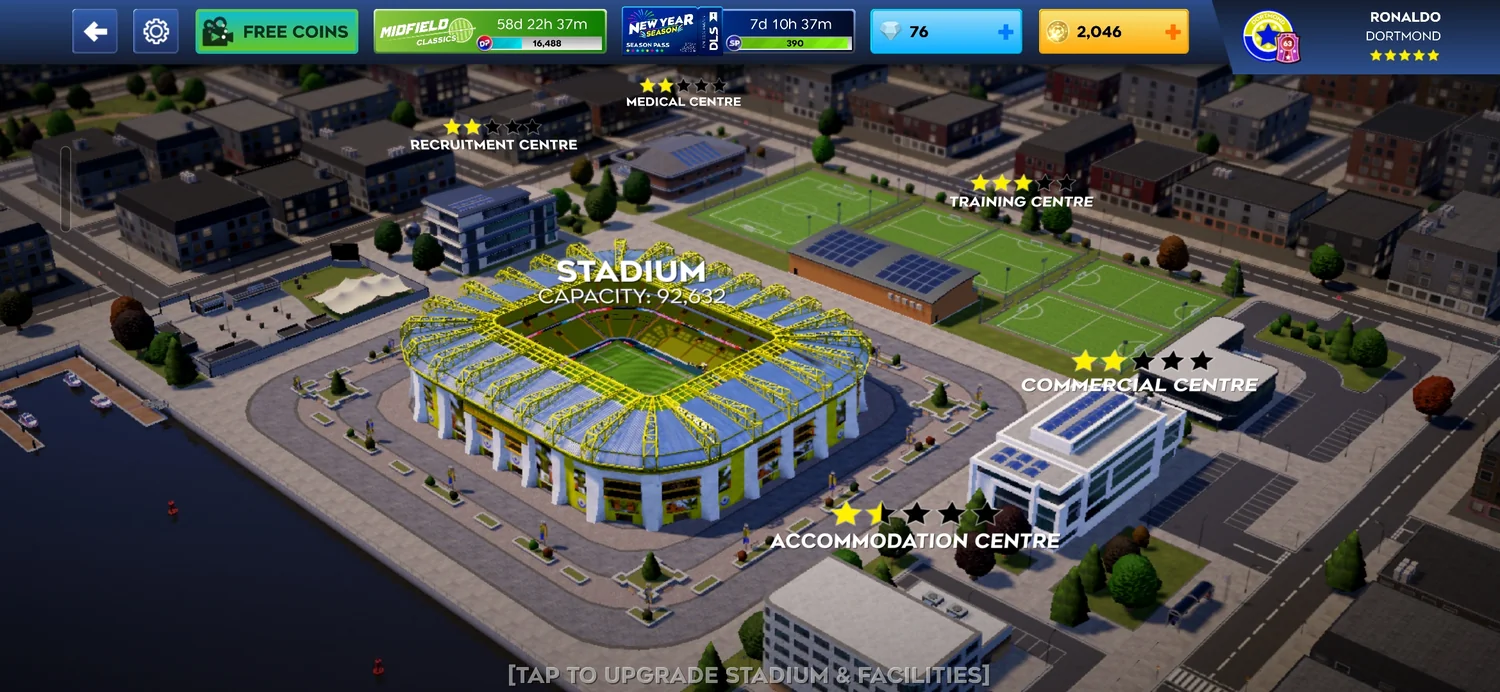This screenshot has width=1500, height=692.
Task: Open the Medical Centre facility
Action: click(x=683, y=101)
